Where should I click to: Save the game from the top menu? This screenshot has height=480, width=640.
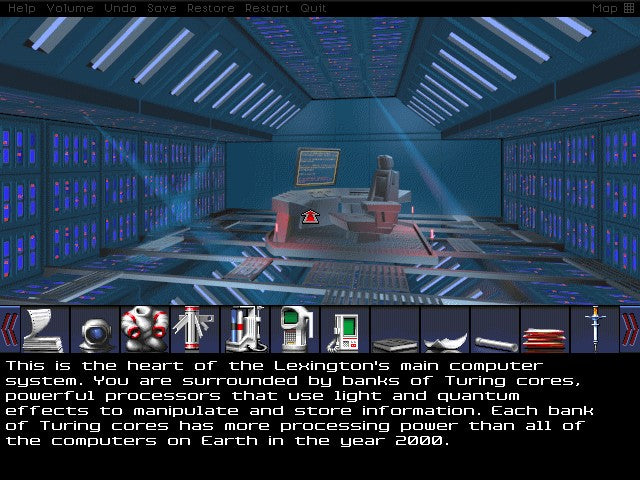[x=161, y=8]
